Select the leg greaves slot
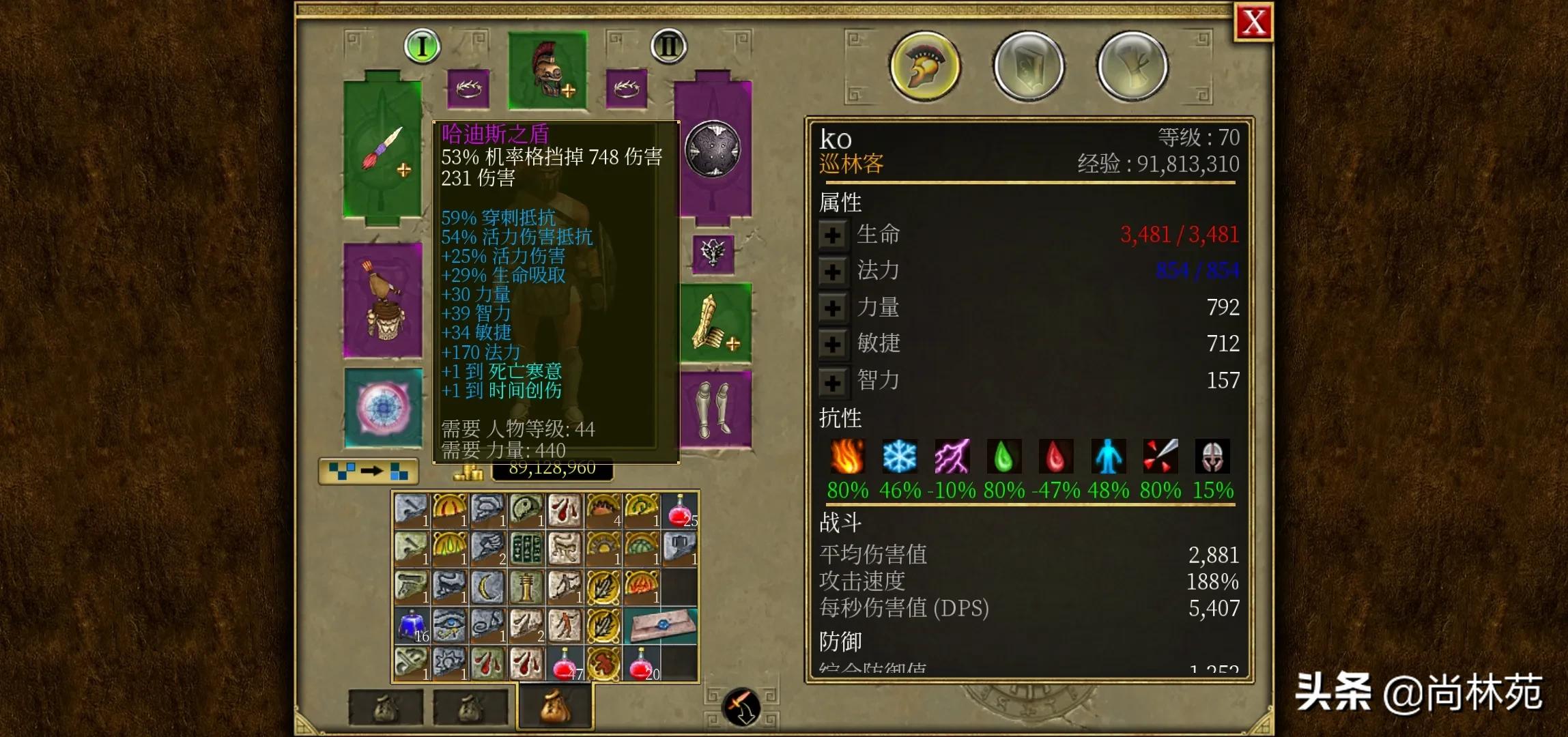The image size is (1568, 737). (715, 409)
